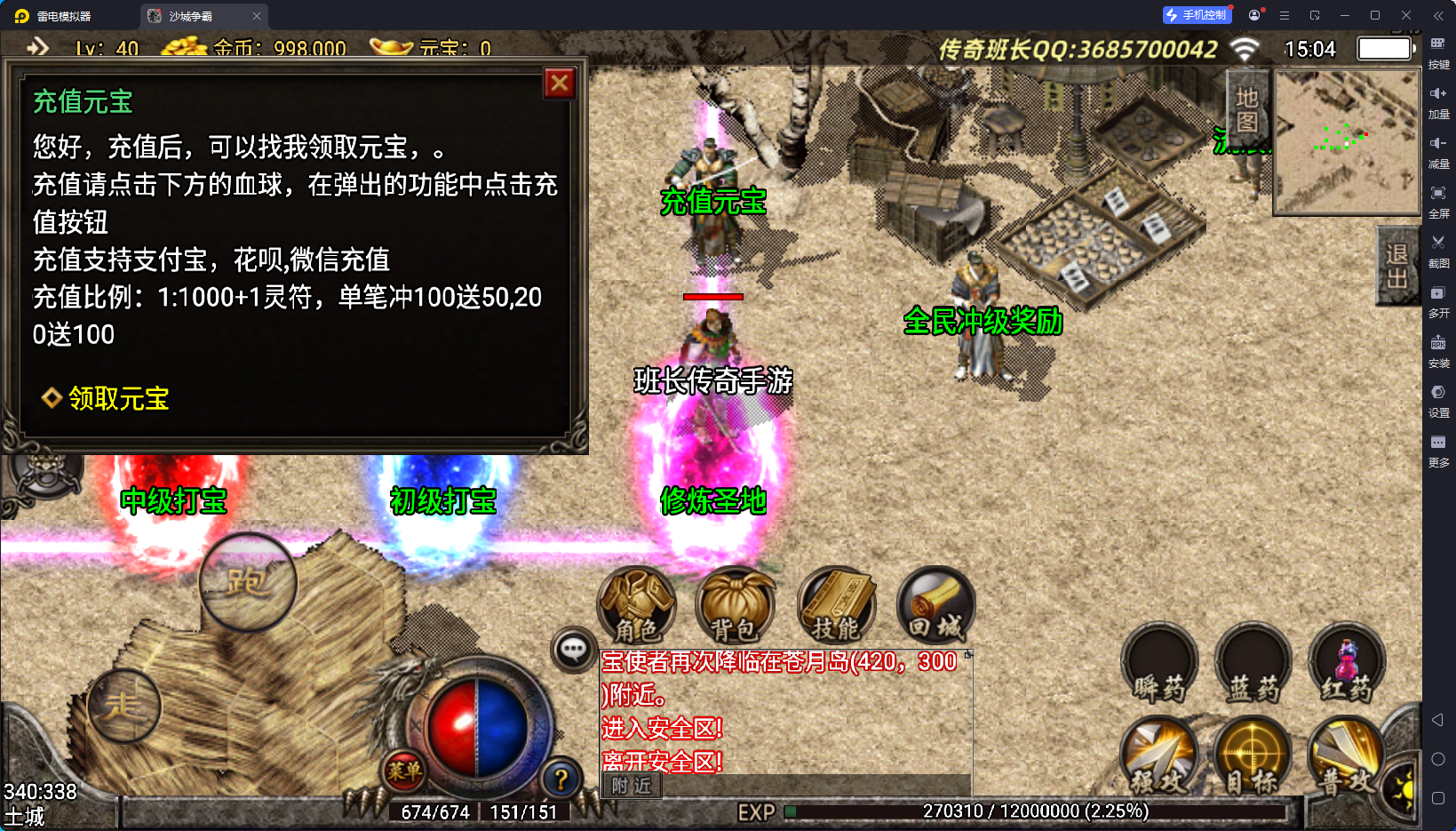Open the chat speech bubble button

pos(573,650)
